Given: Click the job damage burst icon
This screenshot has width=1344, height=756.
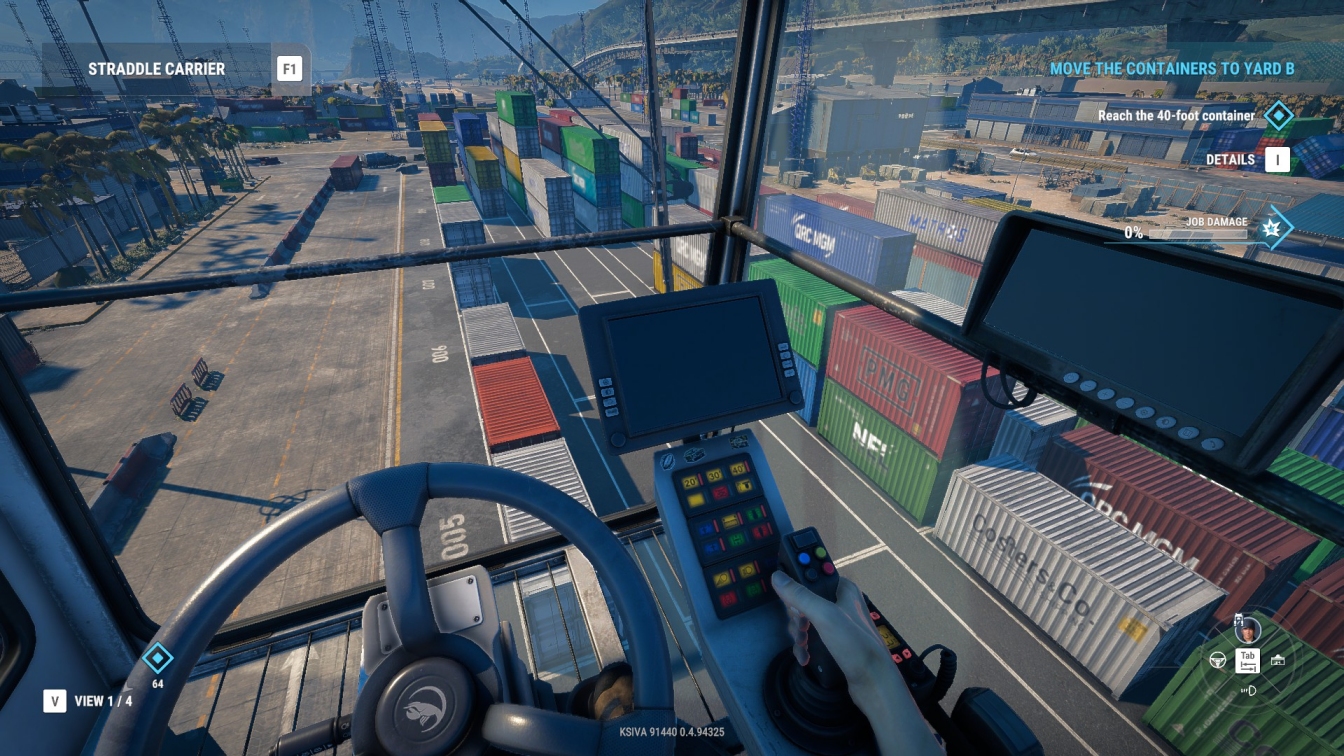Looking at the screenshot, I should coord(1273,227).
